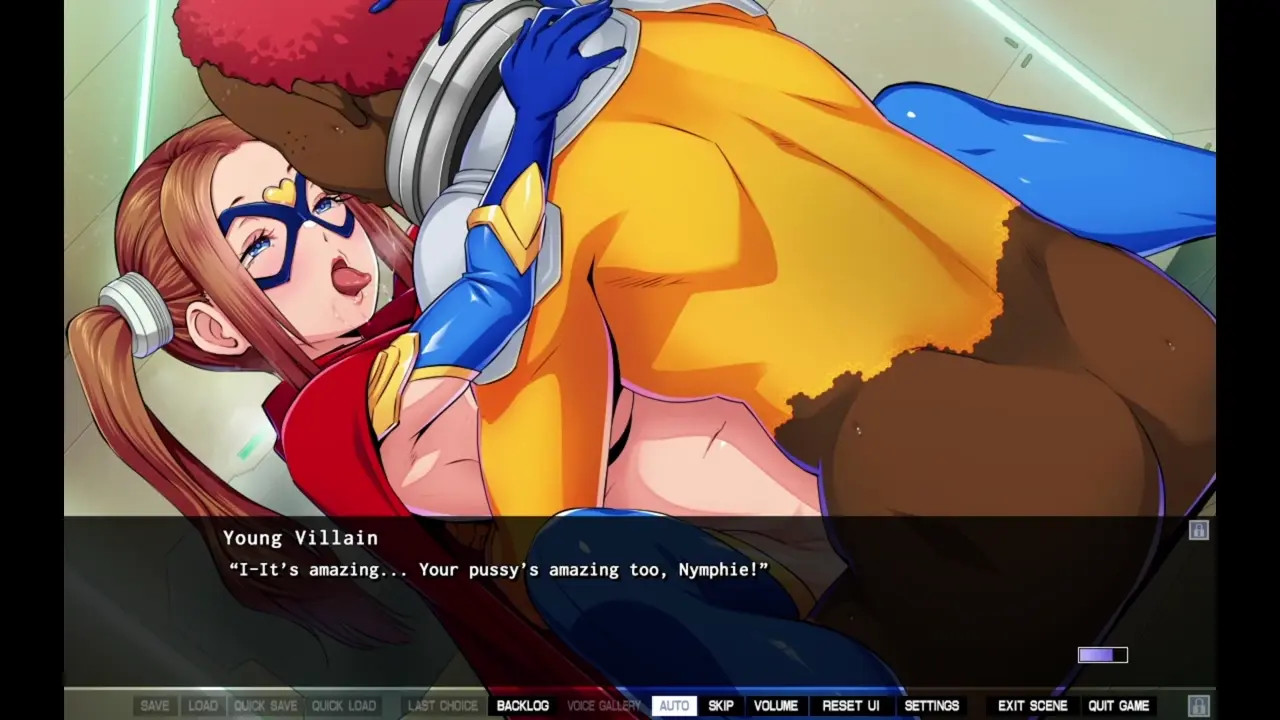
Task: Toggle the lock icon on the dialogue box
Action: click(1199, 530)
